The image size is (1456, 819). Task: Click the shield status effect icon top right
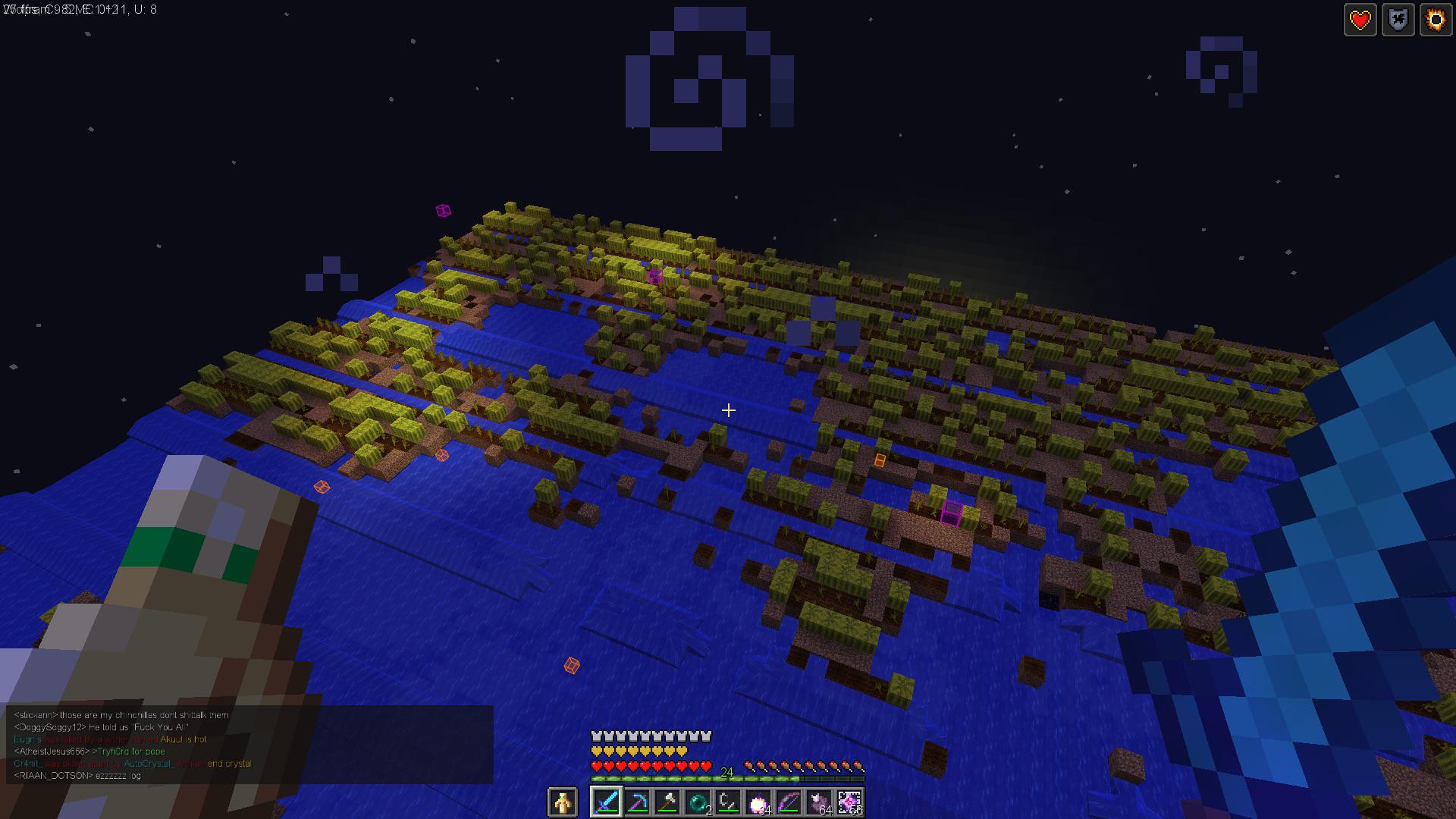[x=1398, y=20]
